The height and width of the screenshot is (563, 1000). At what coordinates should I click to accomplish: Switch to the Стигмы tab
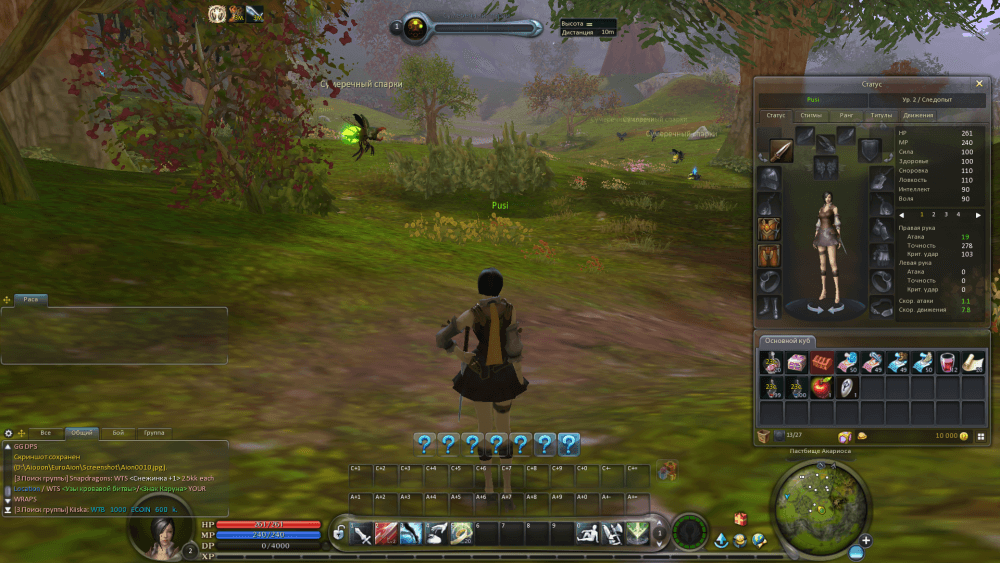(x=811, y=115)
